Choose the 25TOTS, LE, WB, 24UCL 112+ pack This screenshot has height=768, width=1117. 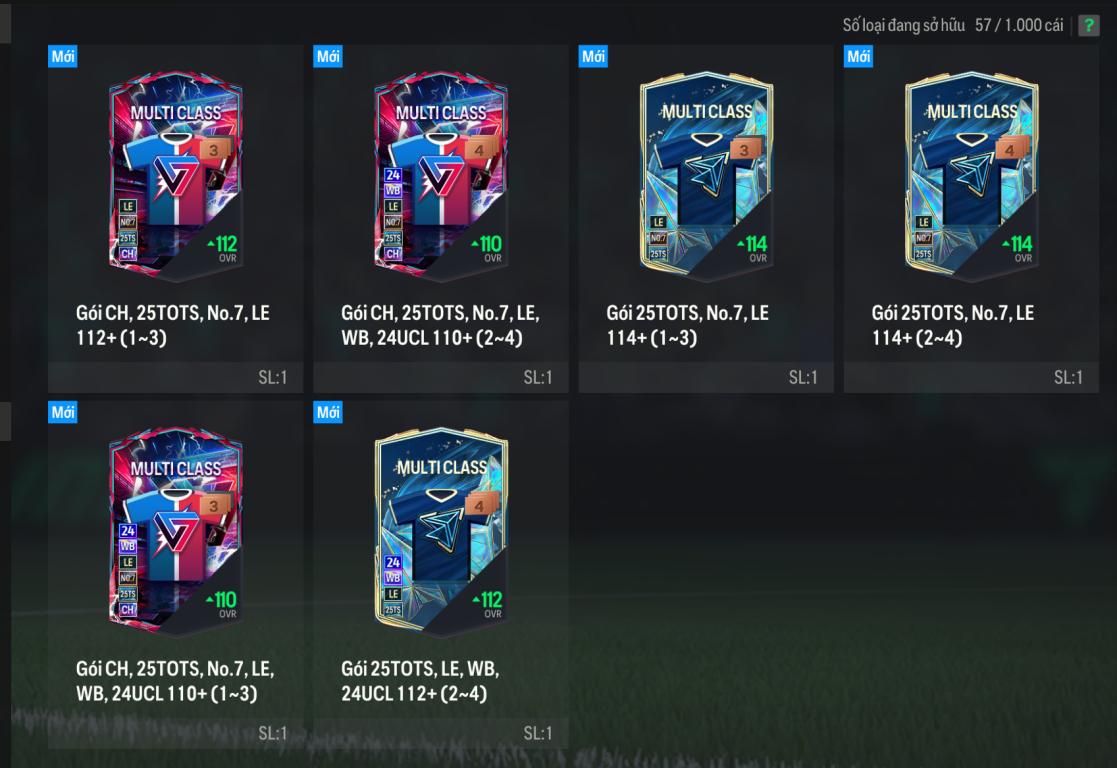pos(441,535)
